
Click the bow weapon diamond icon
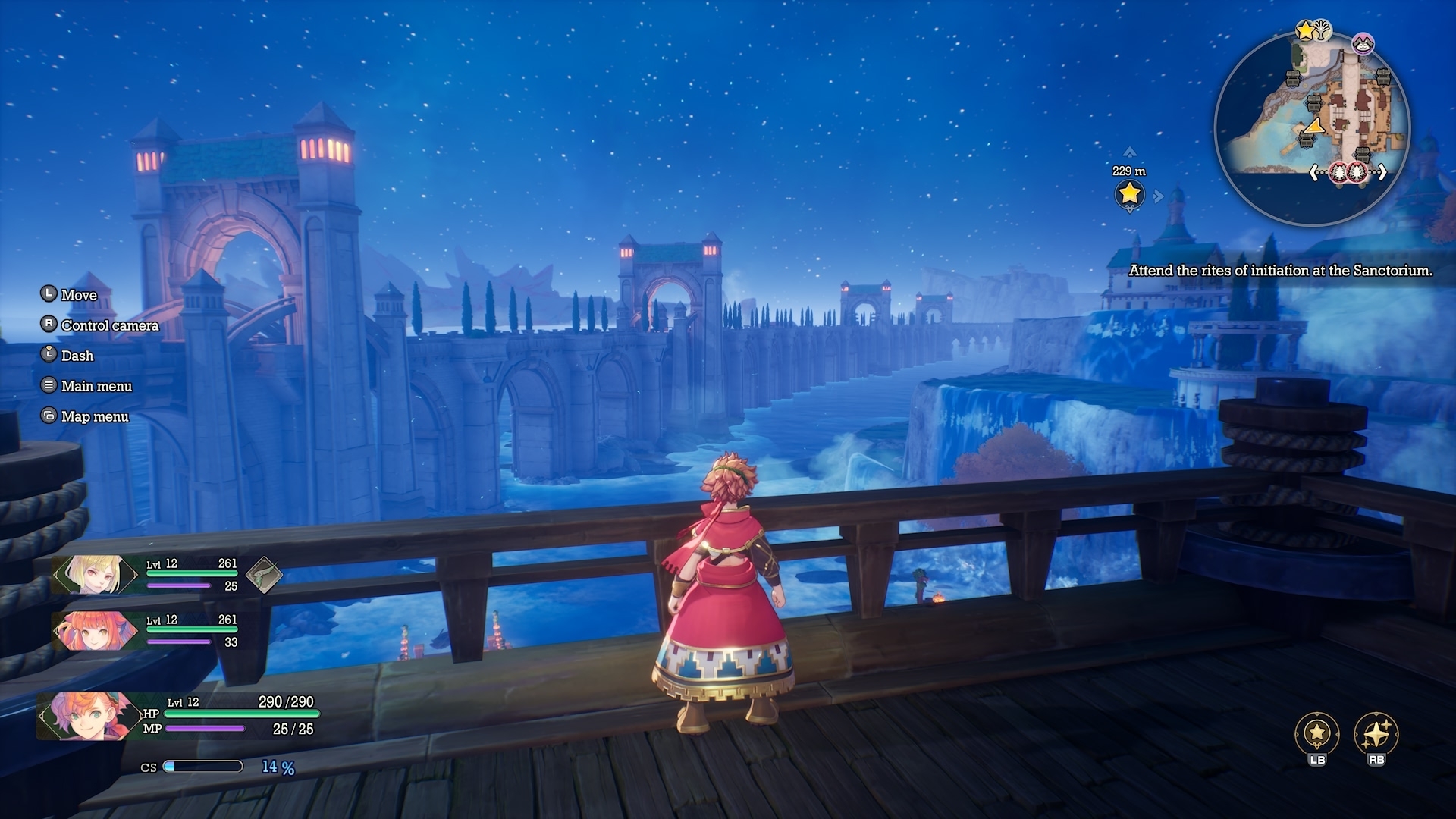click(x=263, y=576)
